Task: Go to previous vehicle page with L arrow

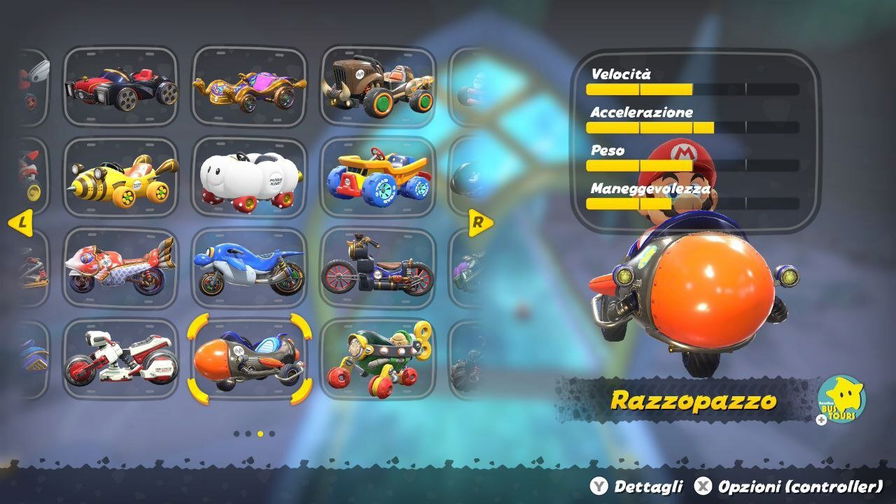Action: pos(20,221)
